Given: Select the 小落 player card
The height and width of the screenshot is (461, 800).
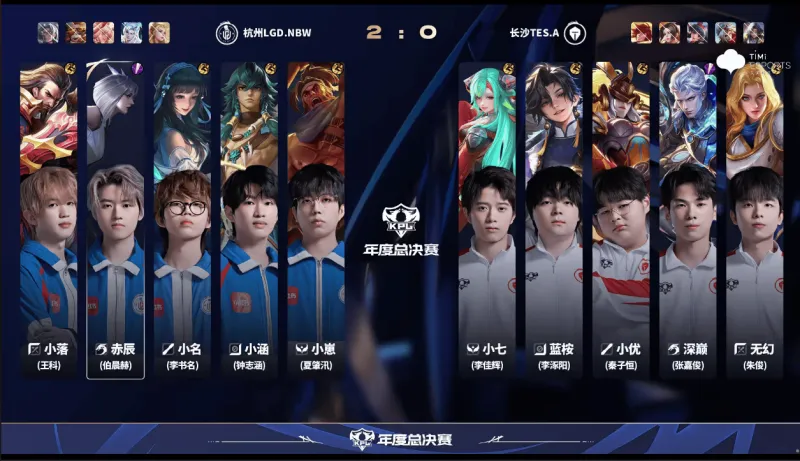Looking at the screenshot, I should (48, 220).
